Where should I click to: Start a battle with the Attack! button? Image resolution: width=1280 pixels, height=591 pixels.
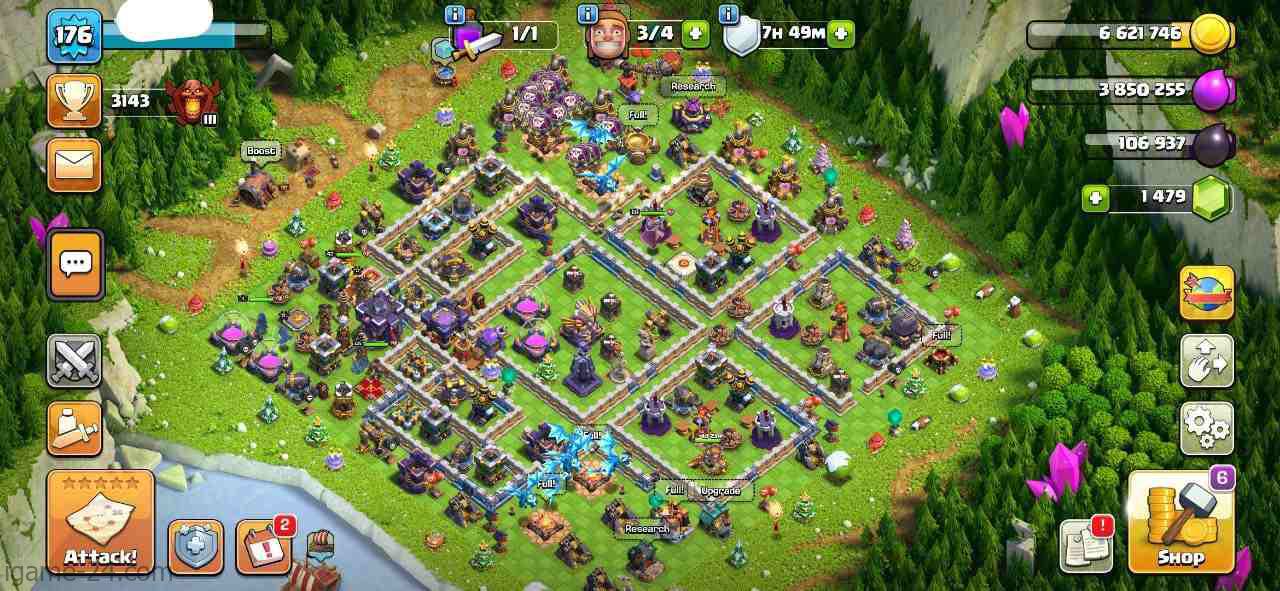pos(100,522)
